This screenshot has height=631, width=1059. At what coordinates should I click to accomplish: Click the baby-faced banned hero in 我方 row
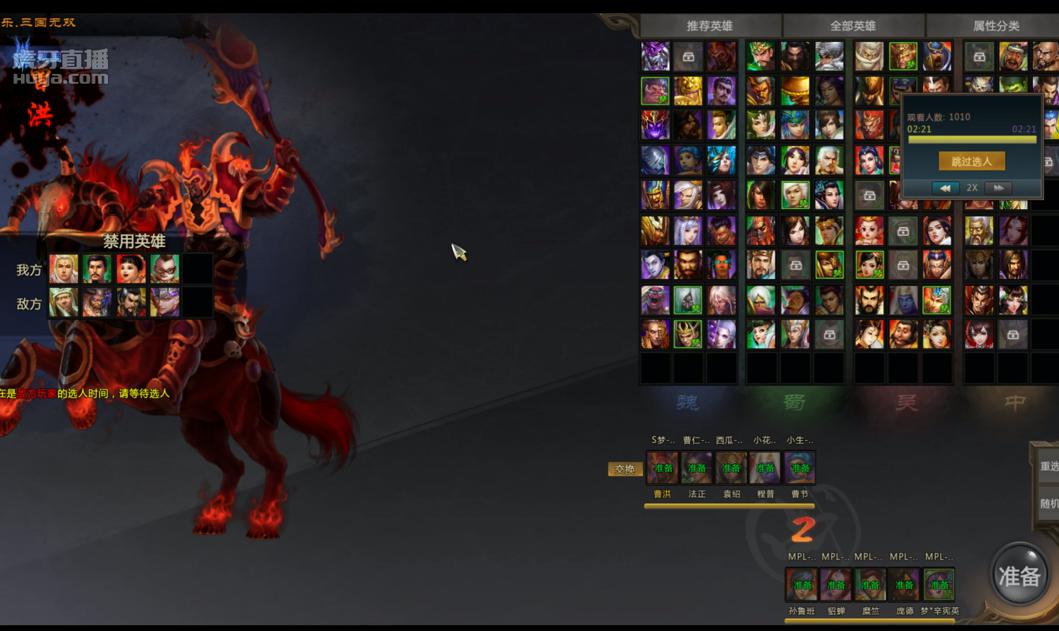pos(131,269)
